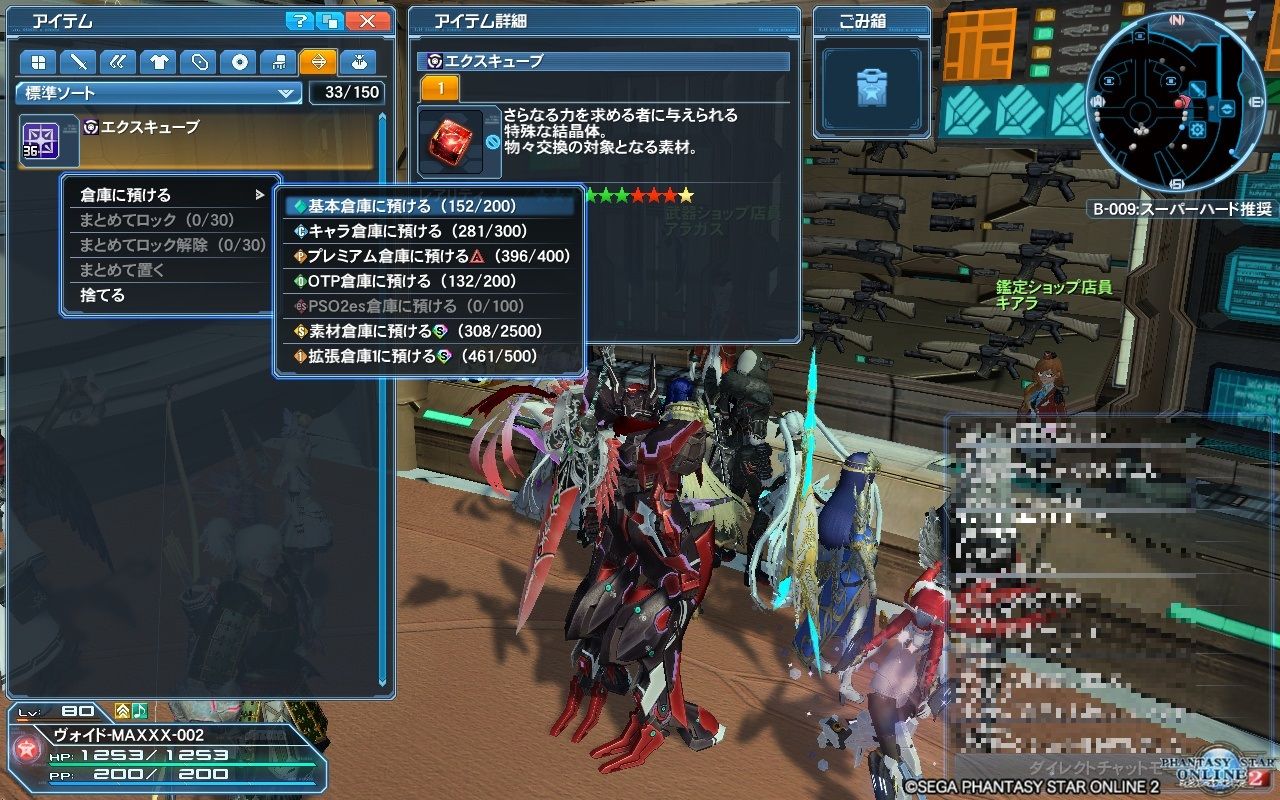Click the minimap zoom chevron marked N
This screenshot has height=800, width=1280.
[x=1176, y=20]
